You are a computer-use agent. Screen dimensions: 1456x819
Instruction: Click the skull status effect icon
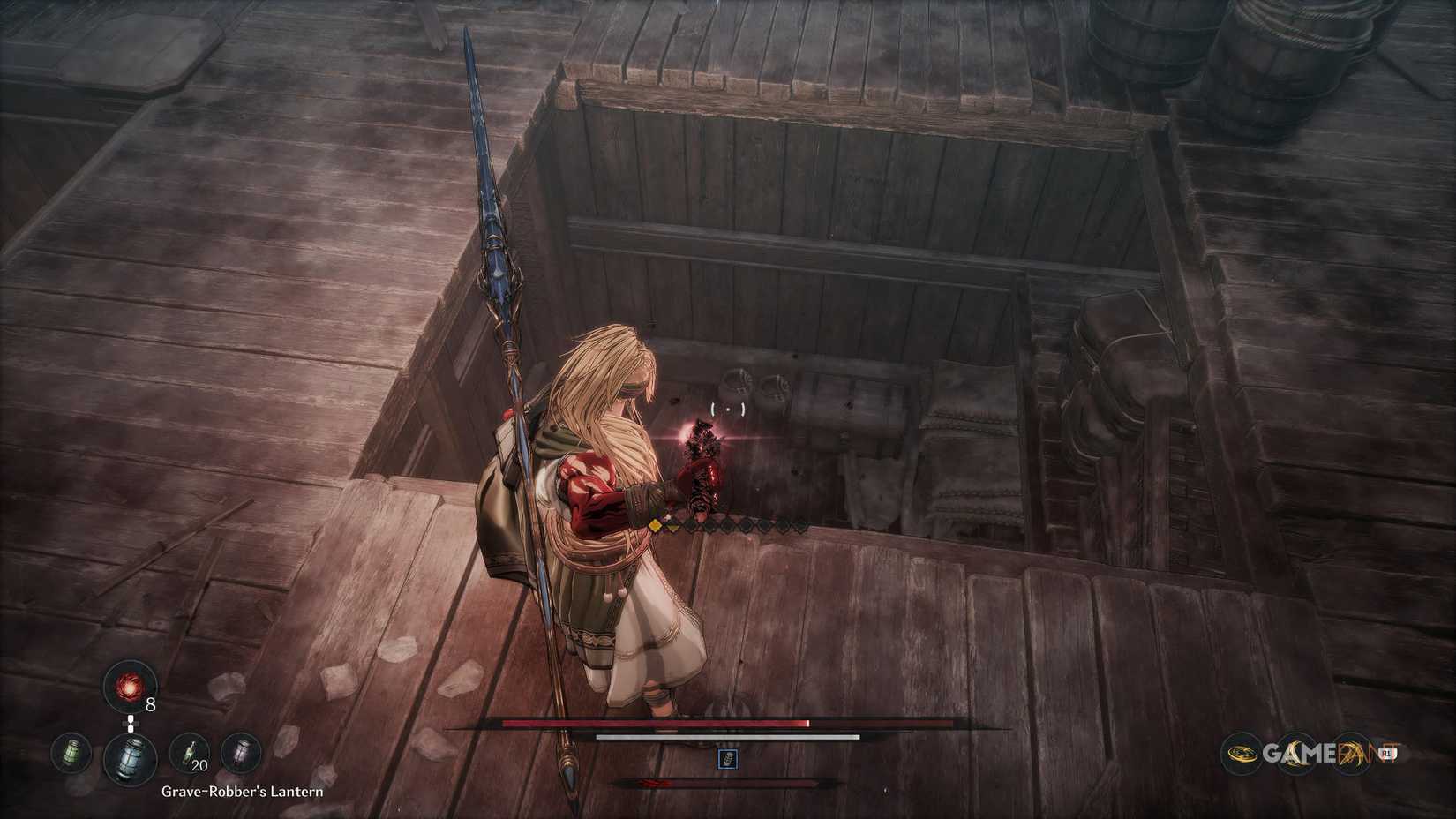pos(728,759)
